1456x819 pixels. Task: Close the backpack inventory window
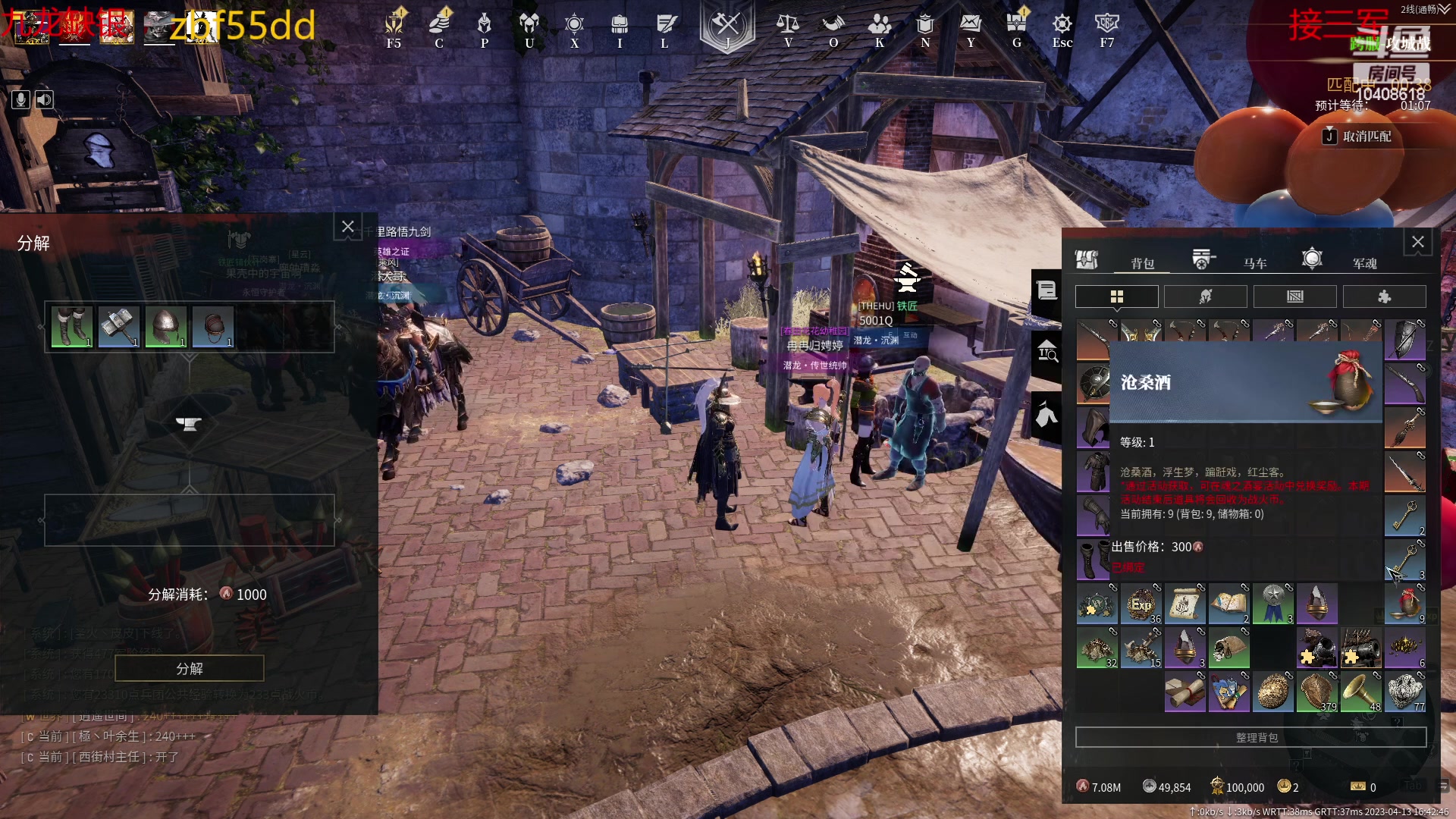1417,242
